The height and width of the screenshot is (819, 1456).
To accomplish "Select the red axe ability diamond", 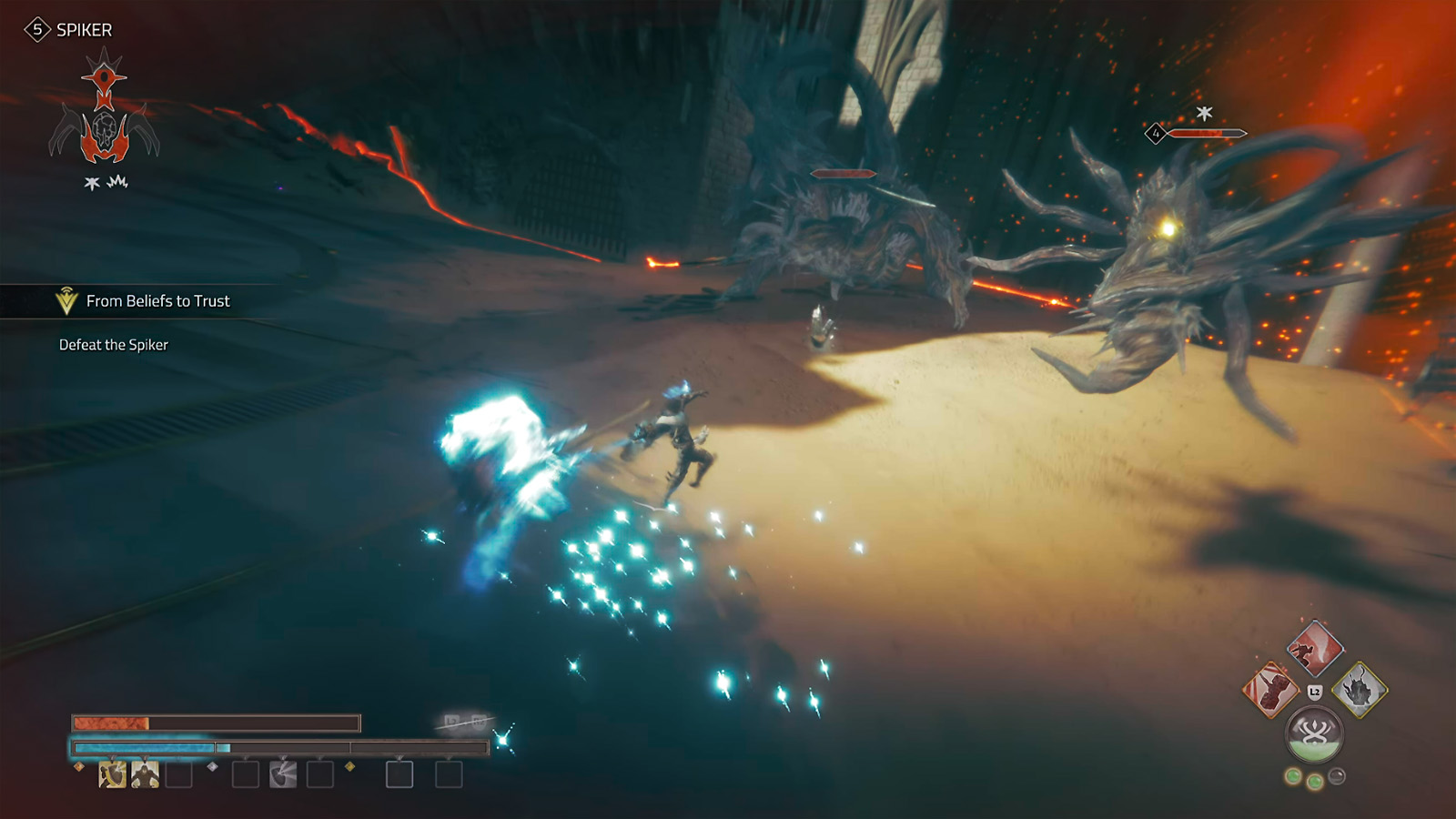I will (x=1315, y=649).
